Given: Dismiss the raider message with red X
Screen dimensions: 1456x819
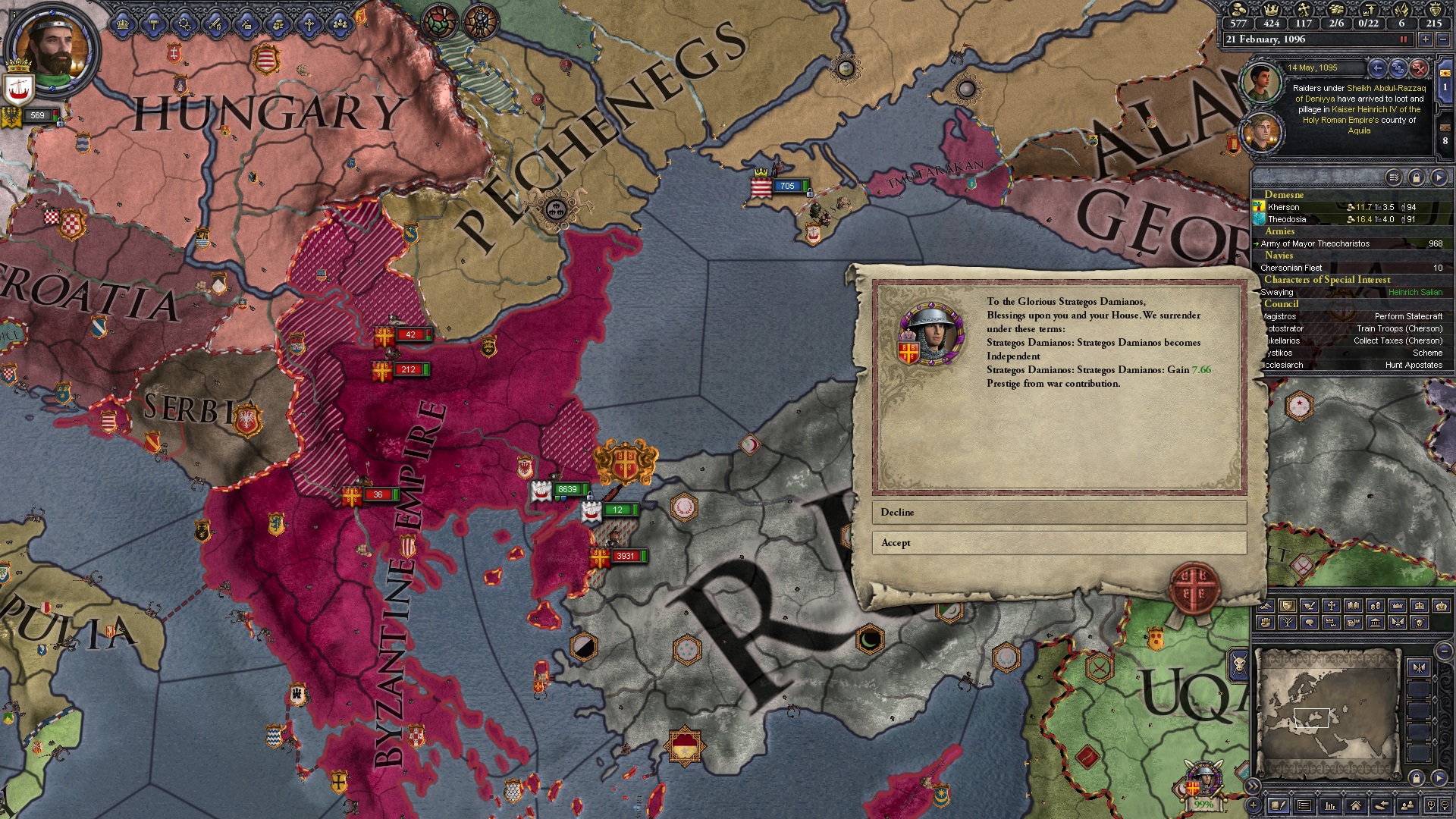Looking at the screenshot, I should point(1419,68).
